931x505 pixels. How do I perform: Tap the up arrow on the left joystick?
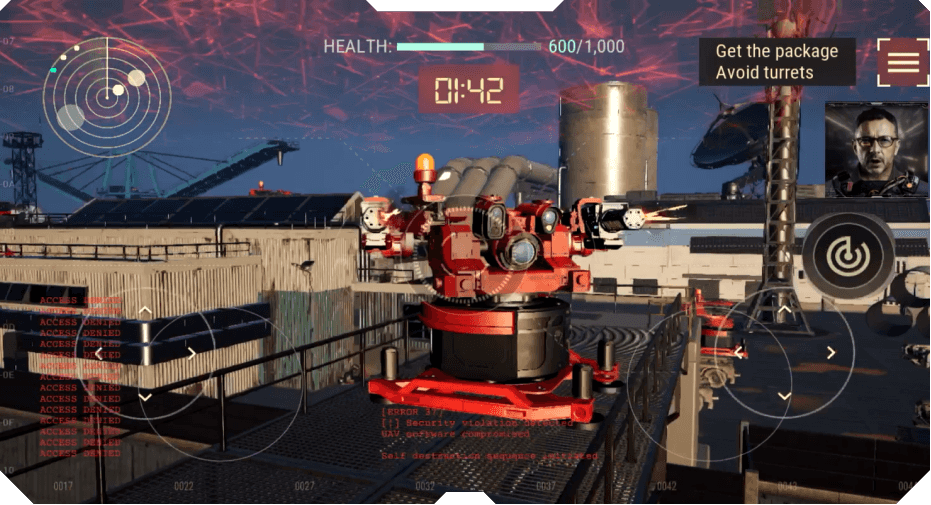point(145,311)
